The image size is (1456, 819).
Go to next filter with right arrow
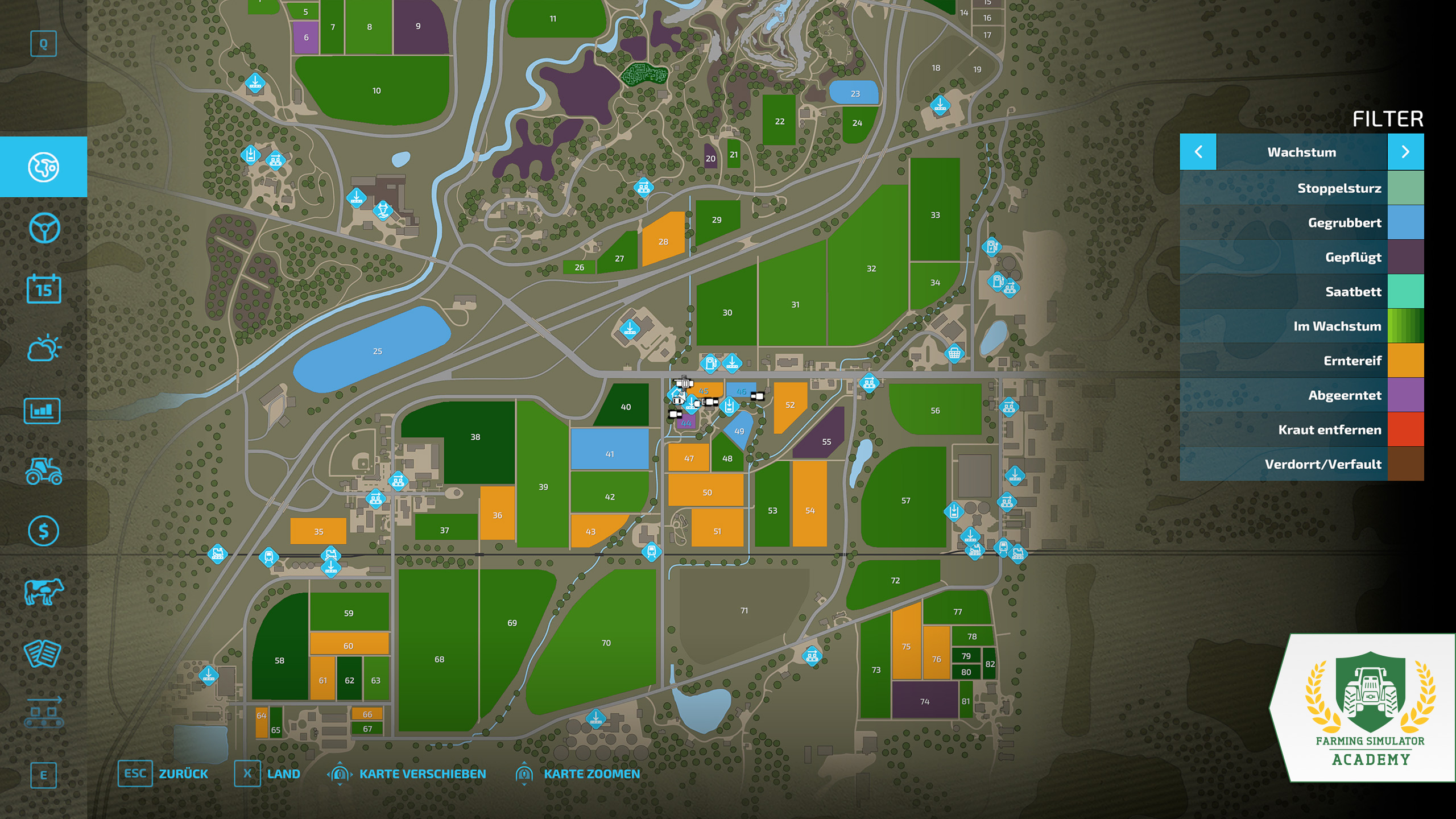(1405, 152)
